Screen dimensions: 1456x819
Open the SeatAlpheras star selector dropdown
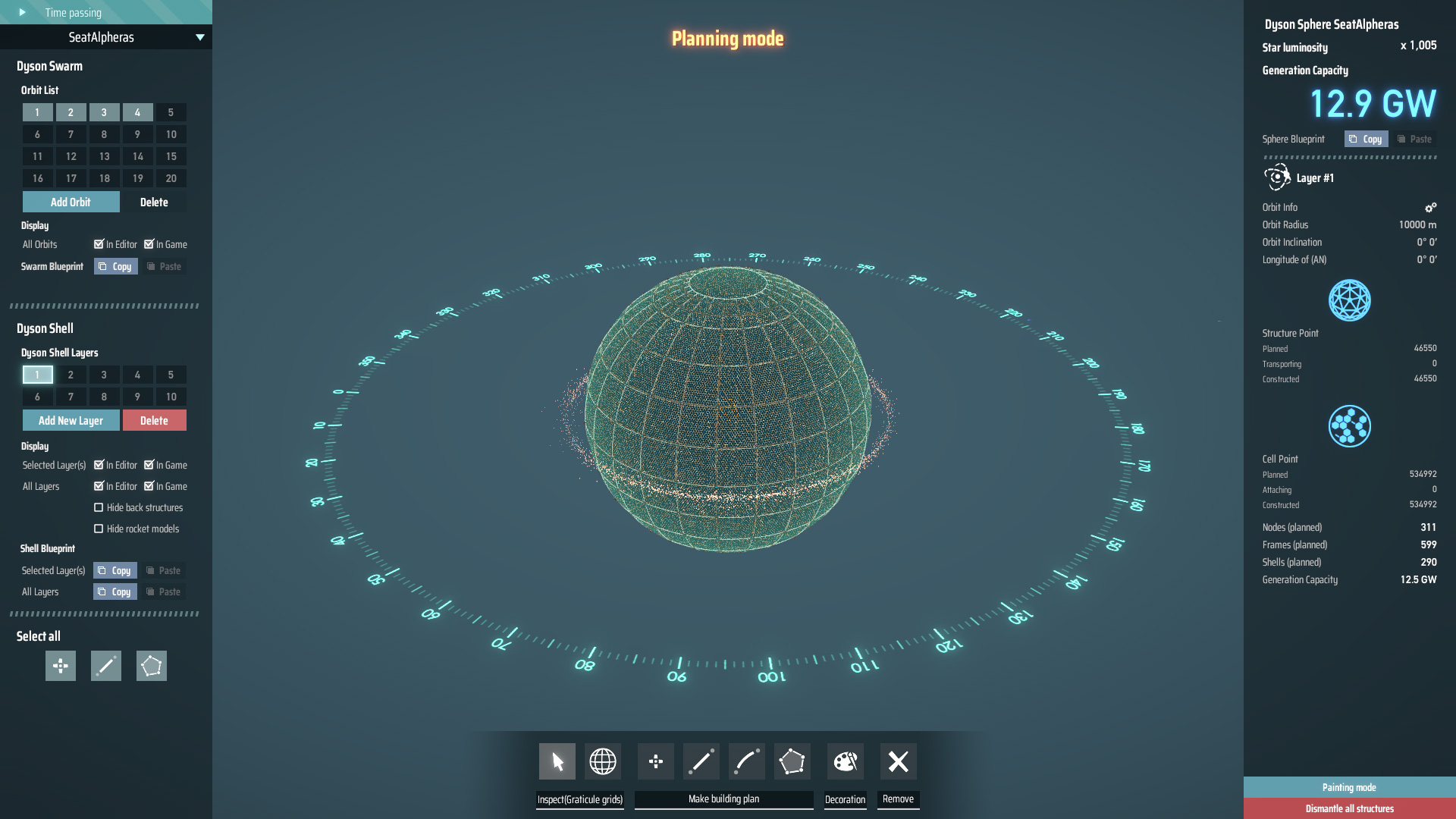pos(199,36)
